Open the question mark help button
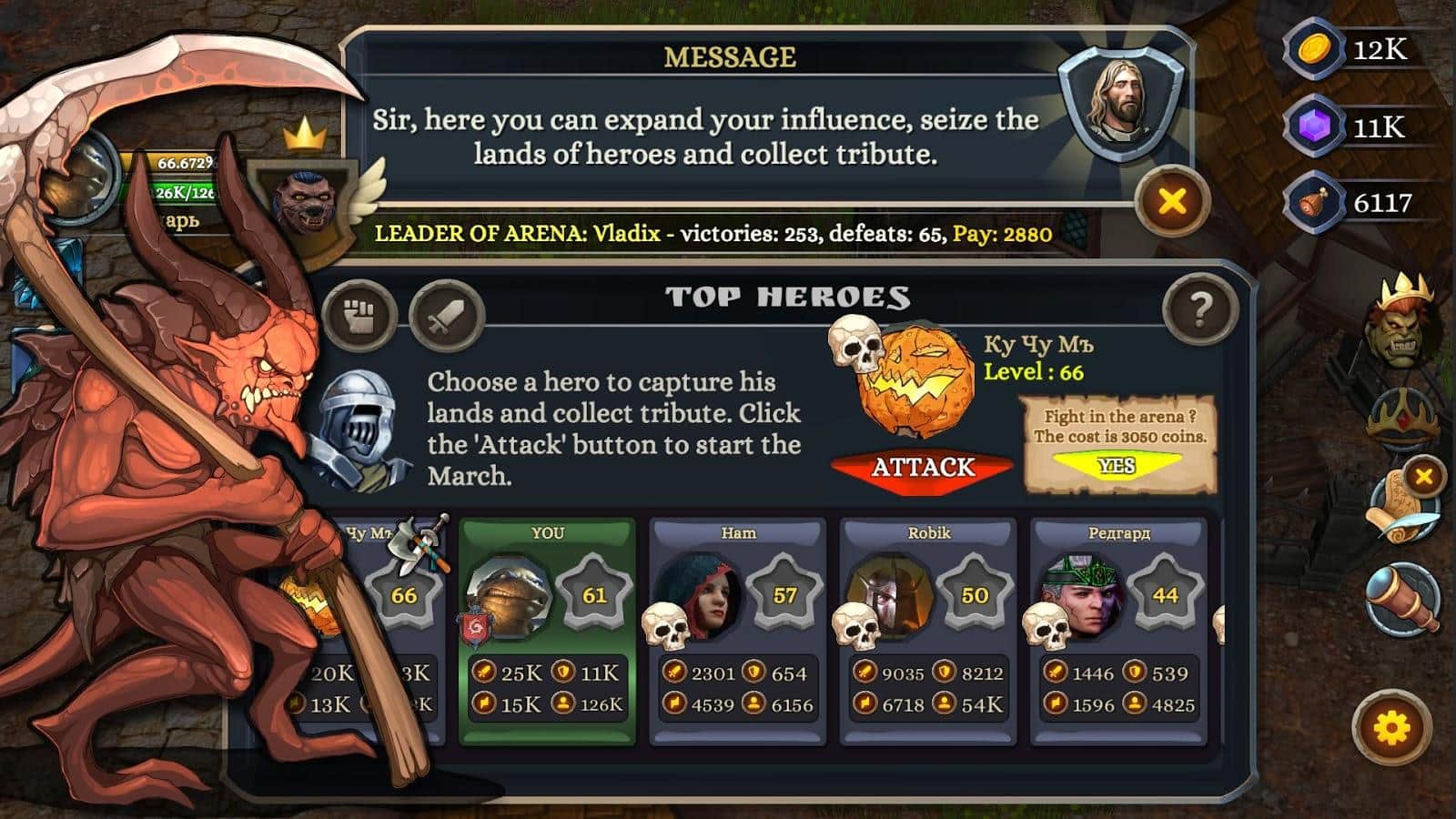 (x=1200, y=311)
